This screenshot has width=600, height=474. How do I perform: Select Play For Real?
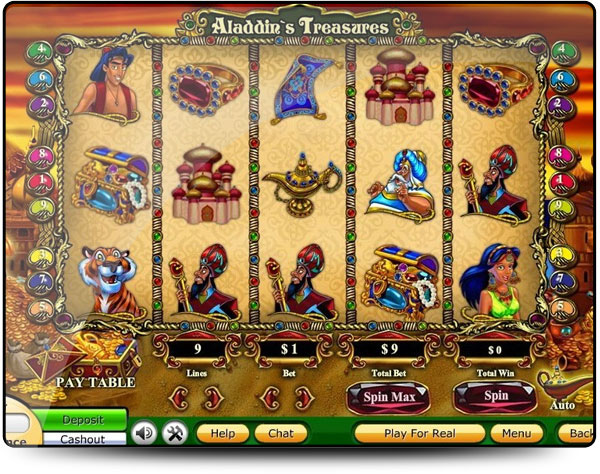pyautogui.click(x=420, y=433)
